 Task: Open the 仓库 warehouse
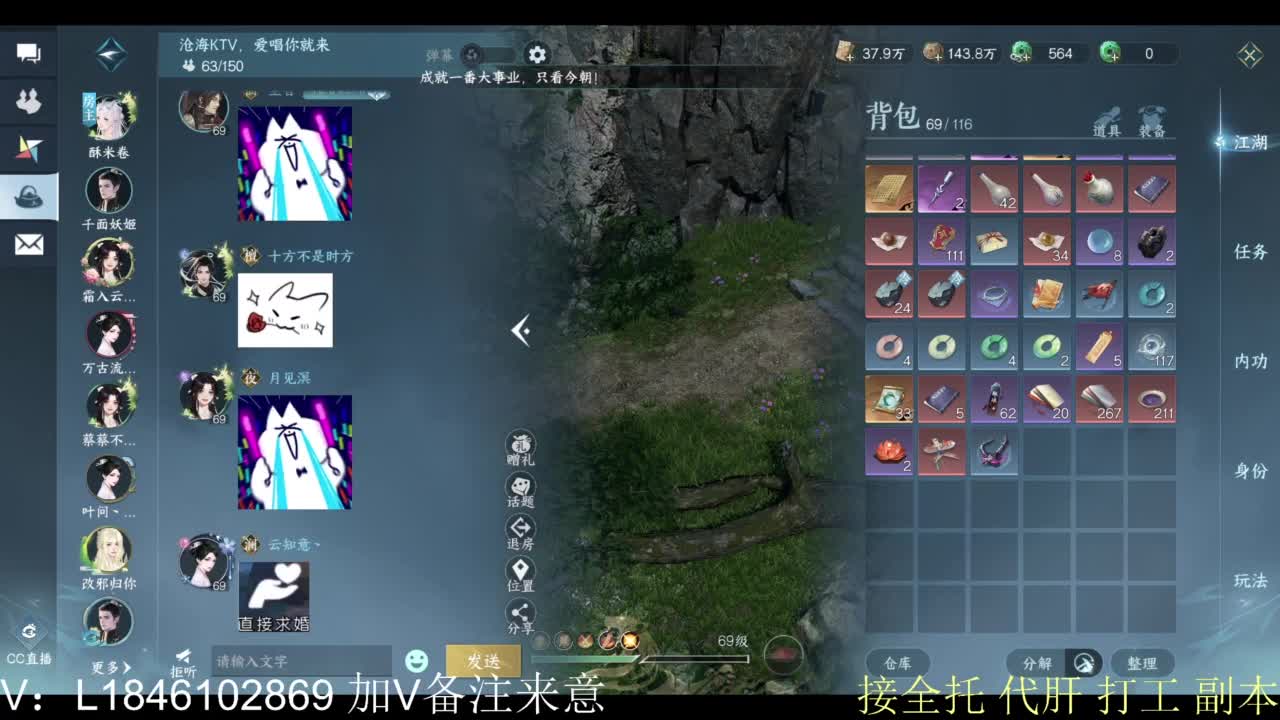tap(895, 662)
